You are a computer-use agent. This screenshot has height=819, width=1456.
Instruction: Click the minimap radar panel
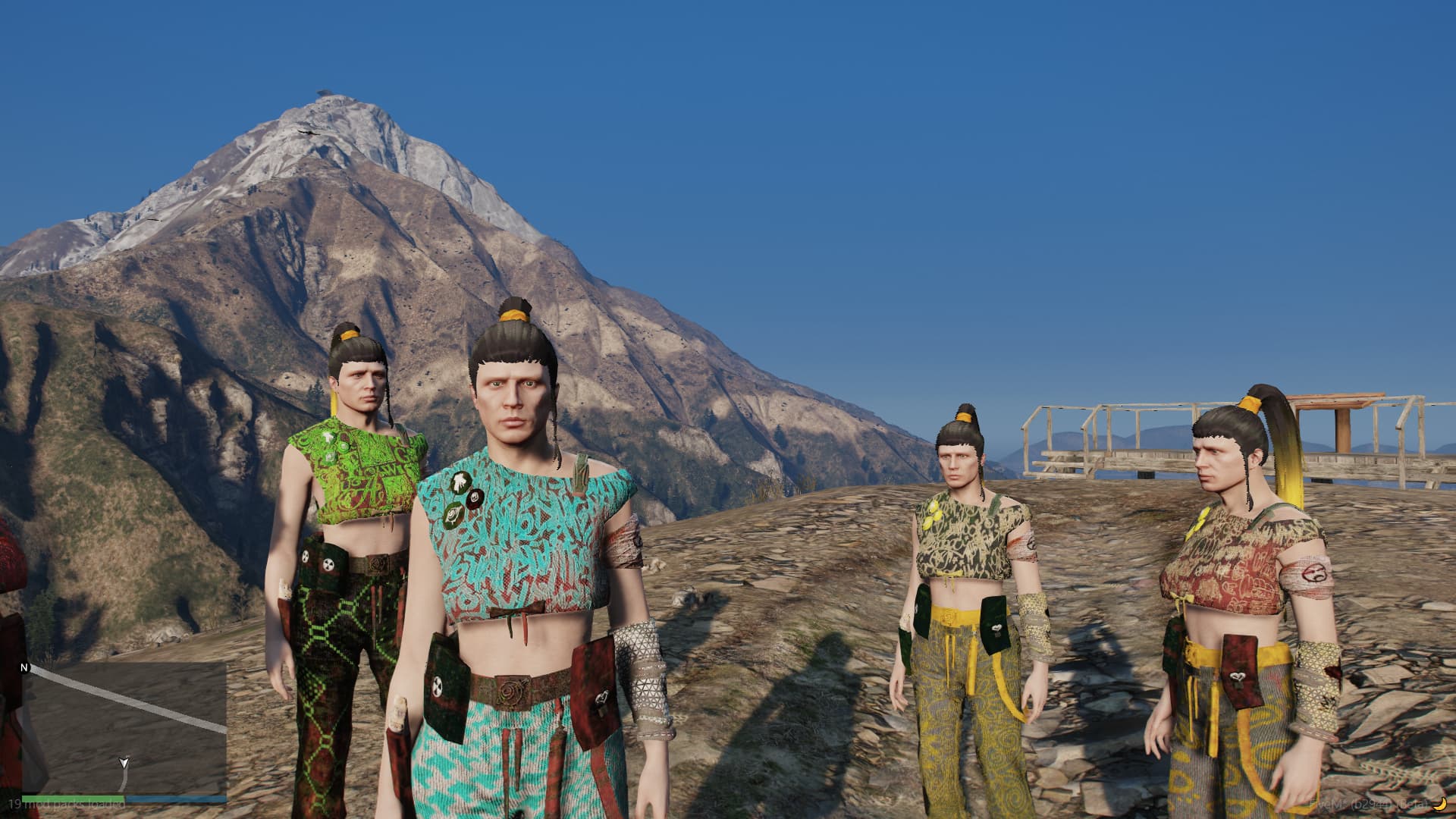click(124, 727)
